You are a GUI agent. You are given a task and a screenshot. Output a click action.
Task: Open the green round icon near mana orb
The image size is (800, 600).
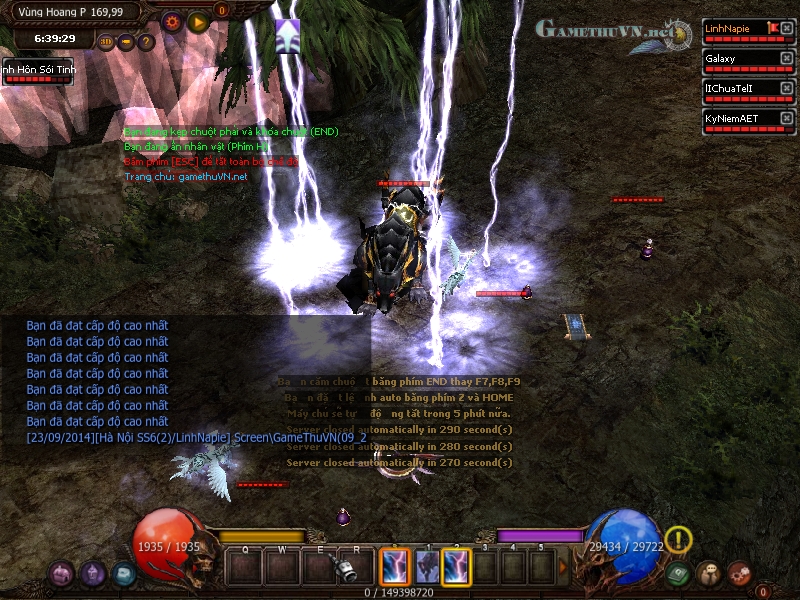(679, 574)
